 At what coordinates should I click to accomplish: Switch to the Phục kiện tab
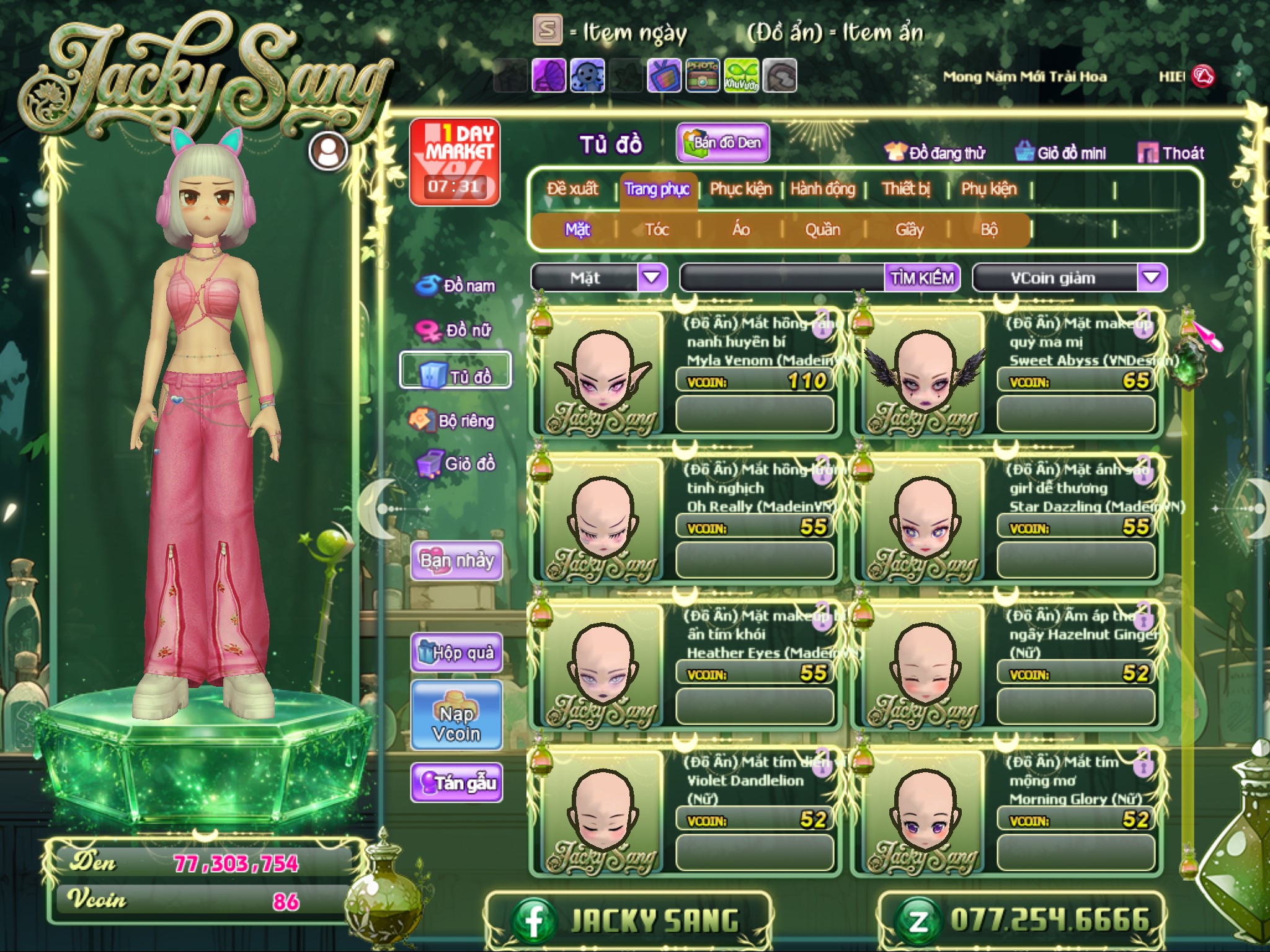coord(740,189)
